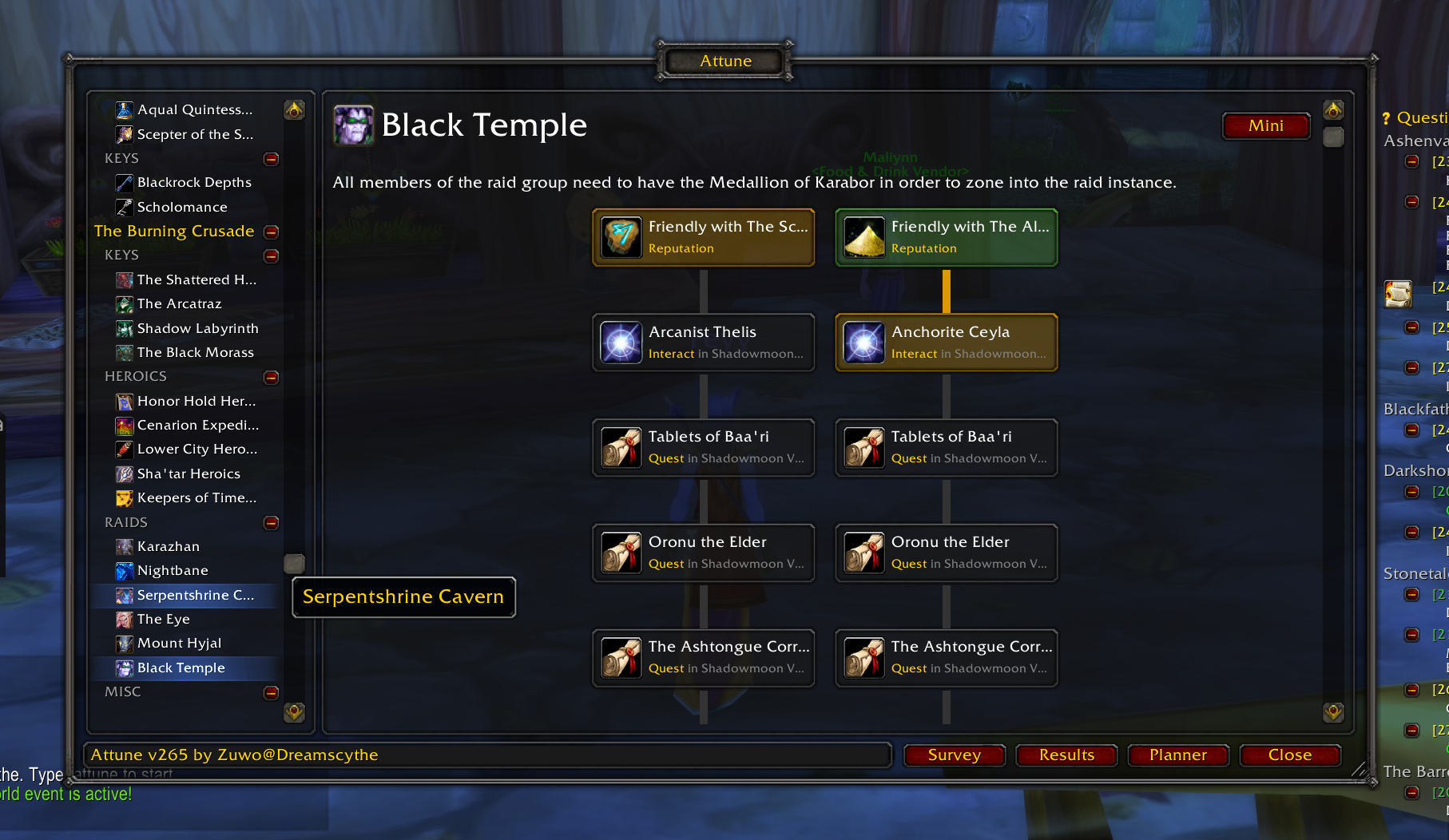Close the Attune window
The height and width of the screenshot is (840, 1449).
[x=1289, y=755]
